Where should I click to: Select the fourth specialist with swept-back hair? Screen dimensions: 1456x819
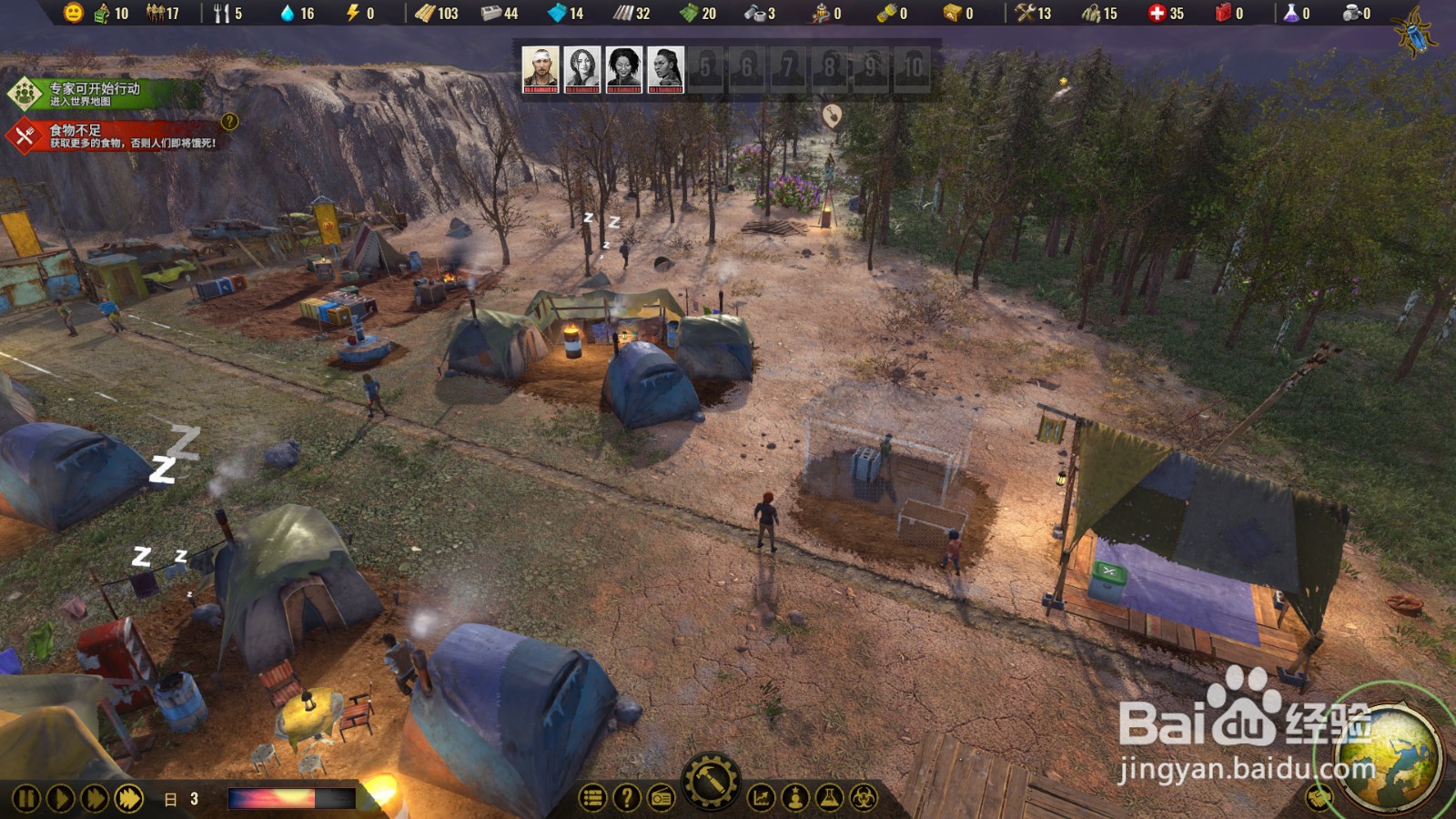point(665,70)
